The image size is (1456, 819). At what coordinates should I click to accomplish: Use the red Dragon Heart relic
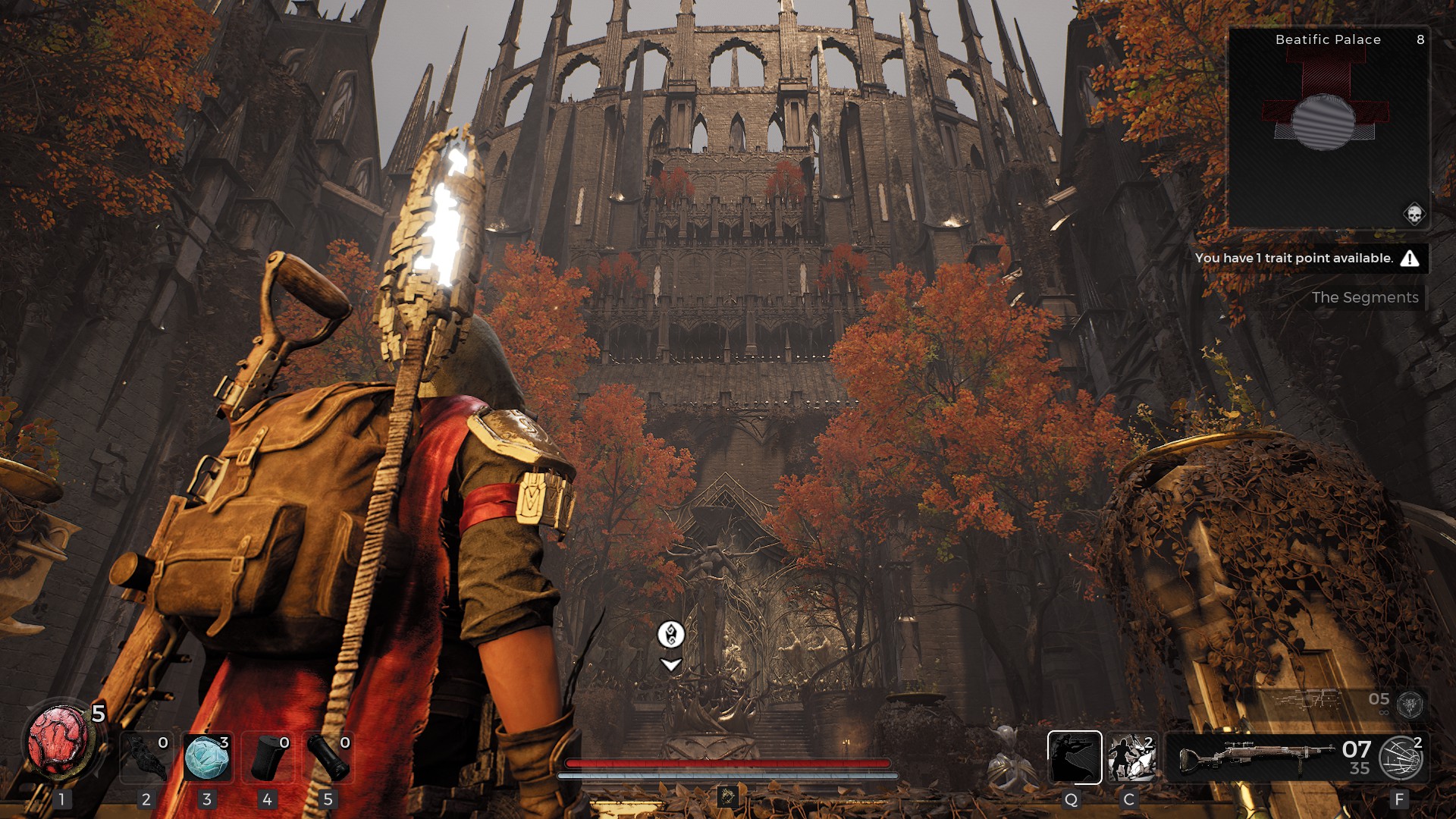click(x=59, y=742)
